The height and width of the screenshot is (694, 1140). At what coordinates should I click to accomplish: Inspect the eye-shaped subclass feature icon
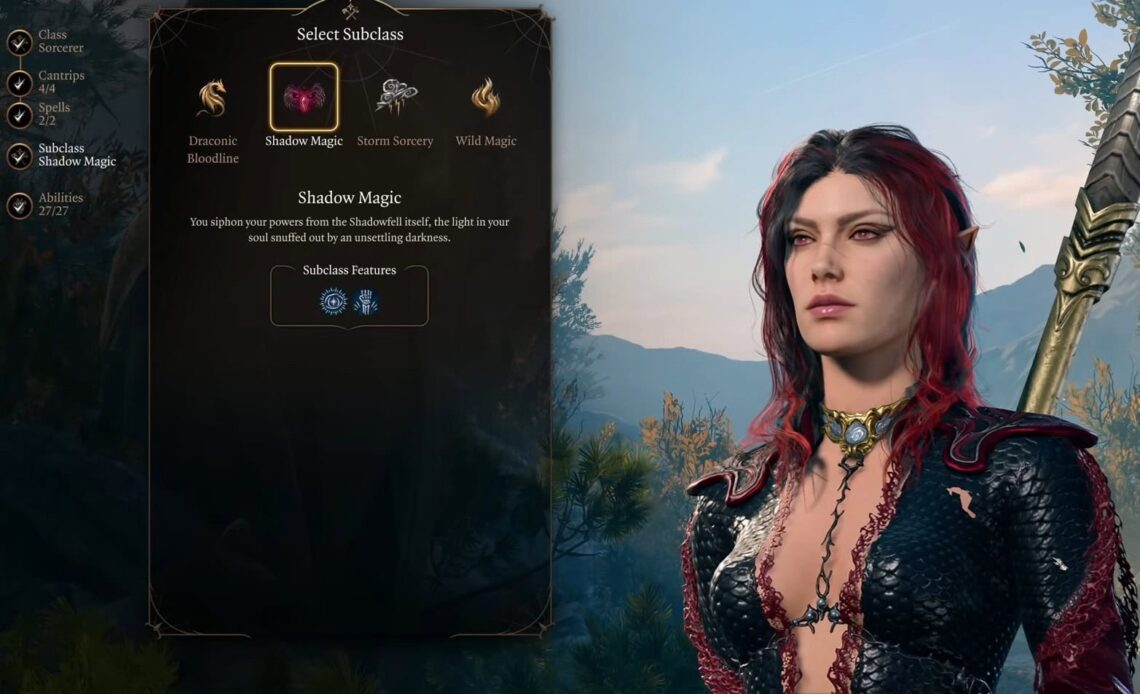334,302
